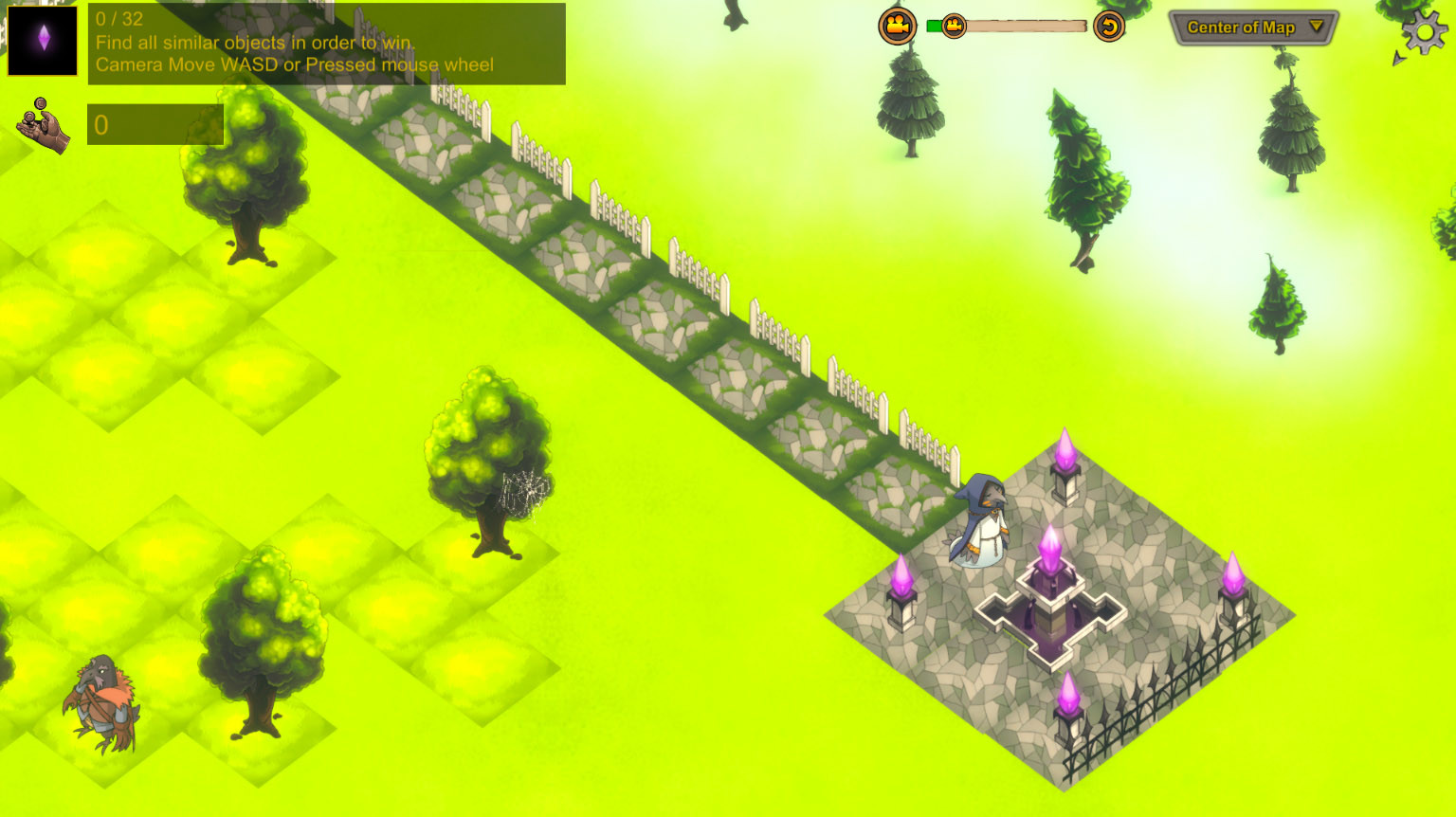The height and width of the screenshot is (817, 1456).
Task: Select the tree with the spider web
Action: pyautogui.click(x=488, y=455)
